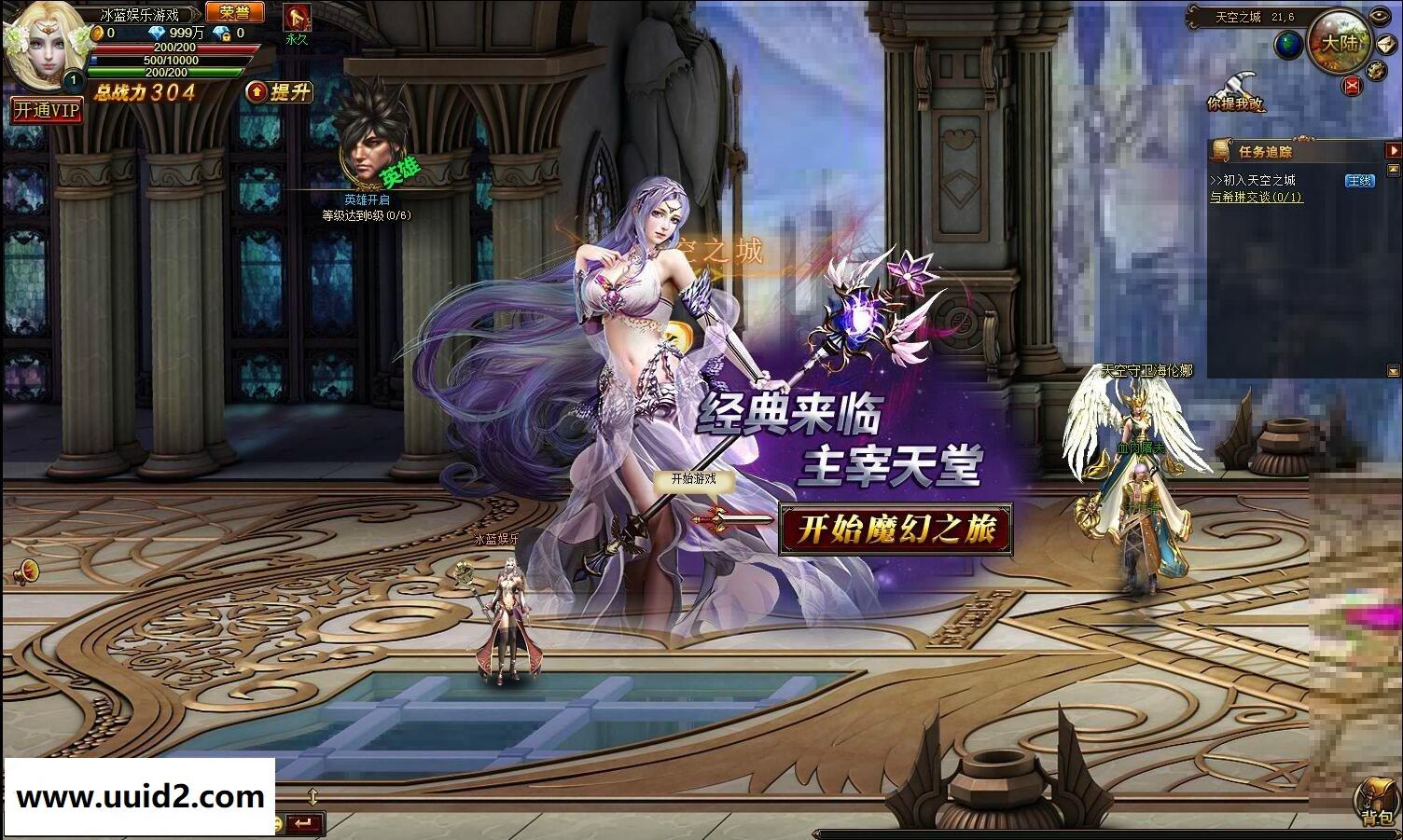Click the eye icon above the minimap
Screen dimensions: 1403x840
pyautogui.click(x=1378, y=15)
